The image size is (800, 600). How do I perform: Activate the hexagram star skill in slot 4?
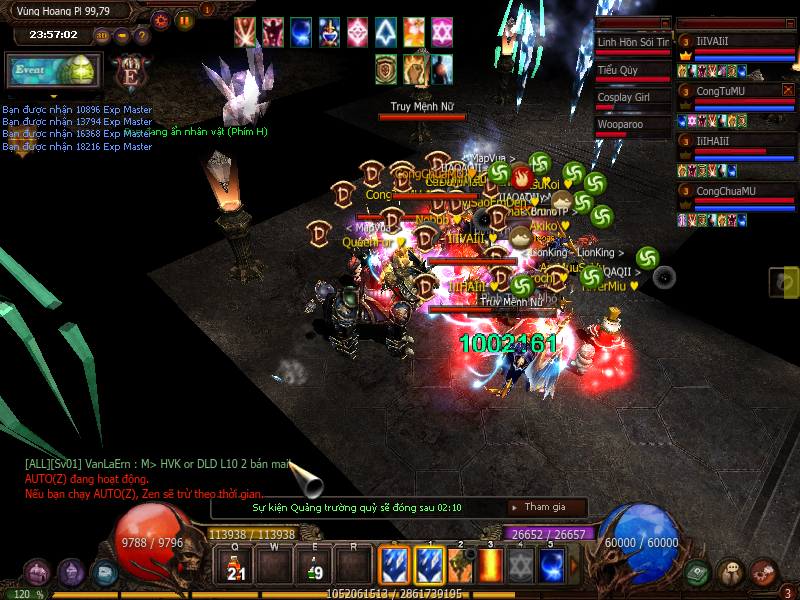pos(521,566)
